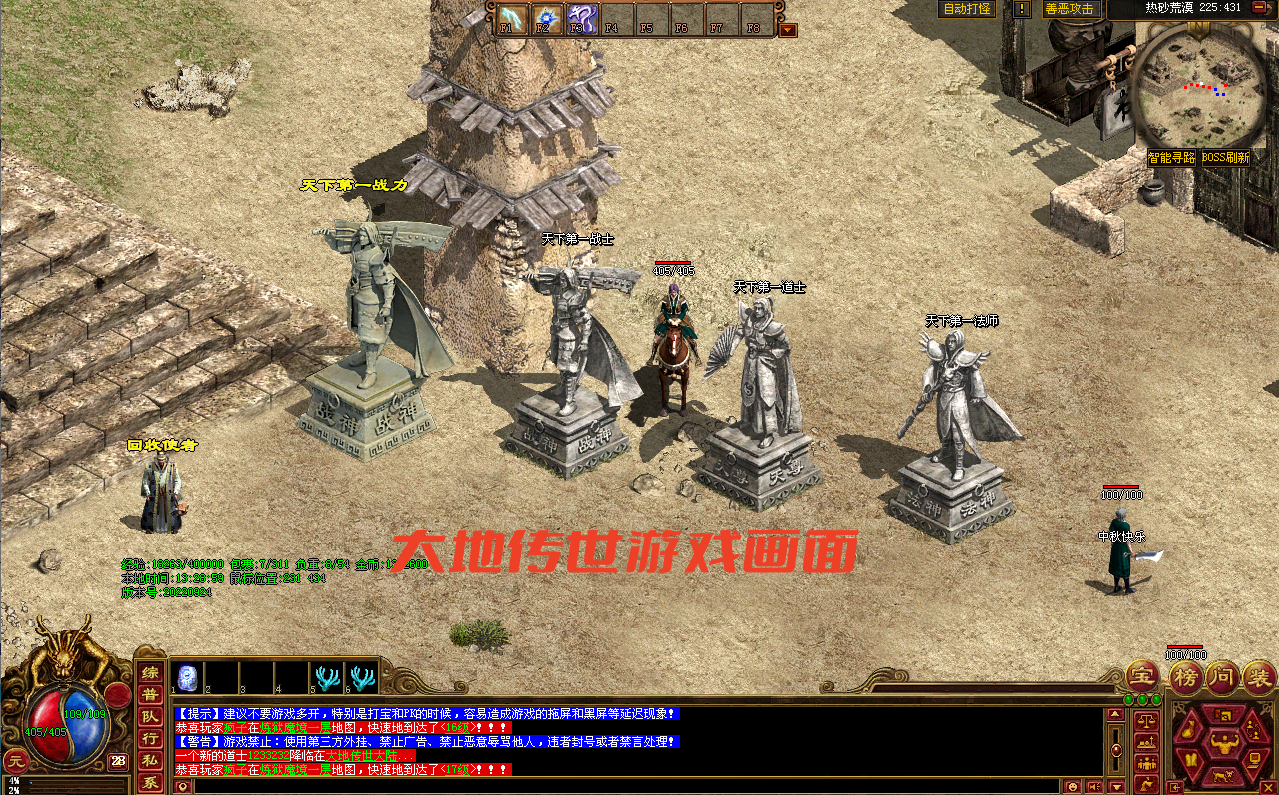This screenshot has width=1279, height=795.
Task: Open the money bag inventory icon
Action: coord(1189,729)
